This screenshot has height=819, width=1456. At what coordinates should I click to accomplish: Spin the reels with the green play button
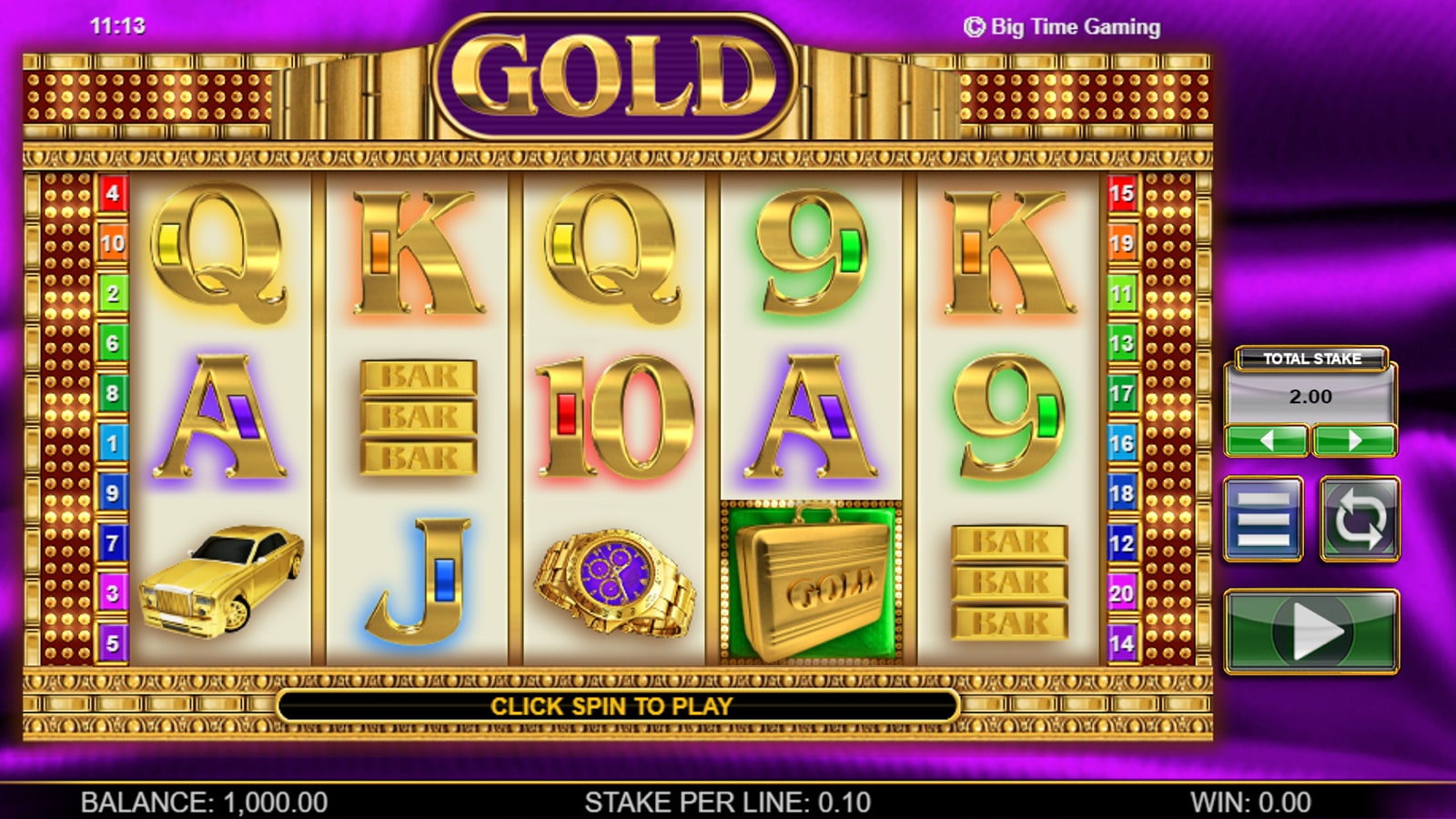point(1311,632)
